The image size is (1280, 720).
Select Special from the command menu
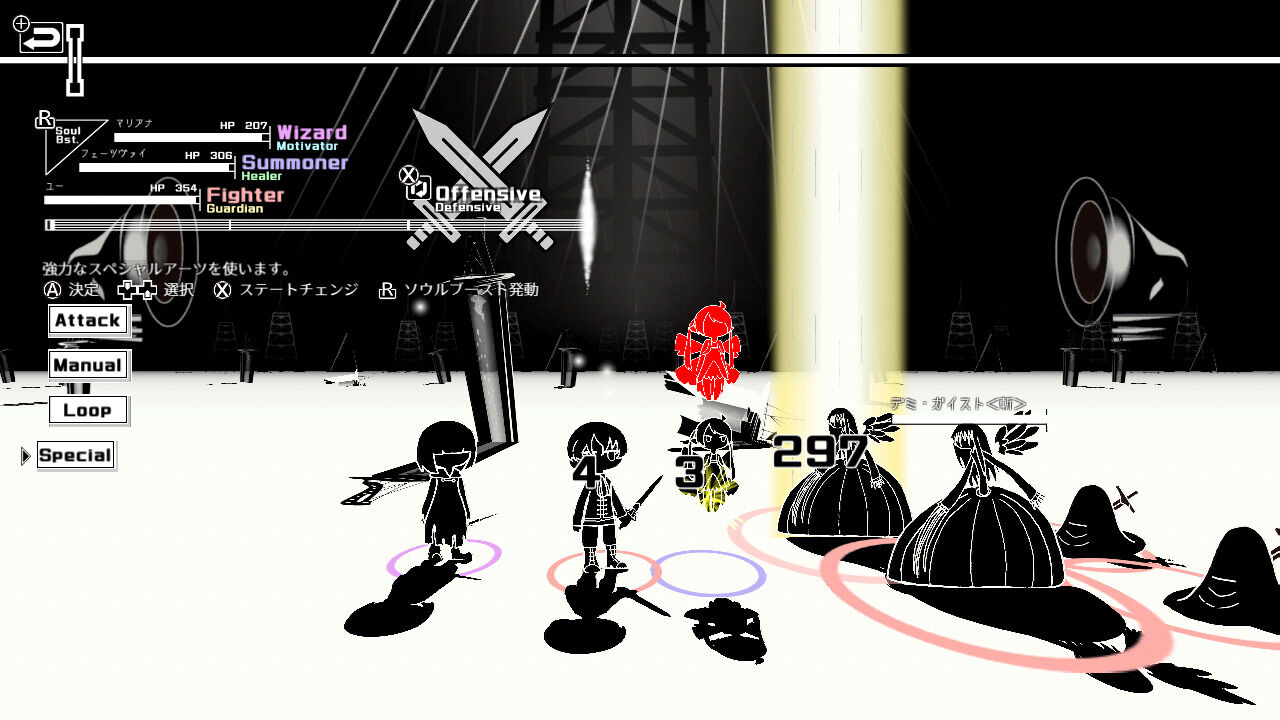point(76,455)
